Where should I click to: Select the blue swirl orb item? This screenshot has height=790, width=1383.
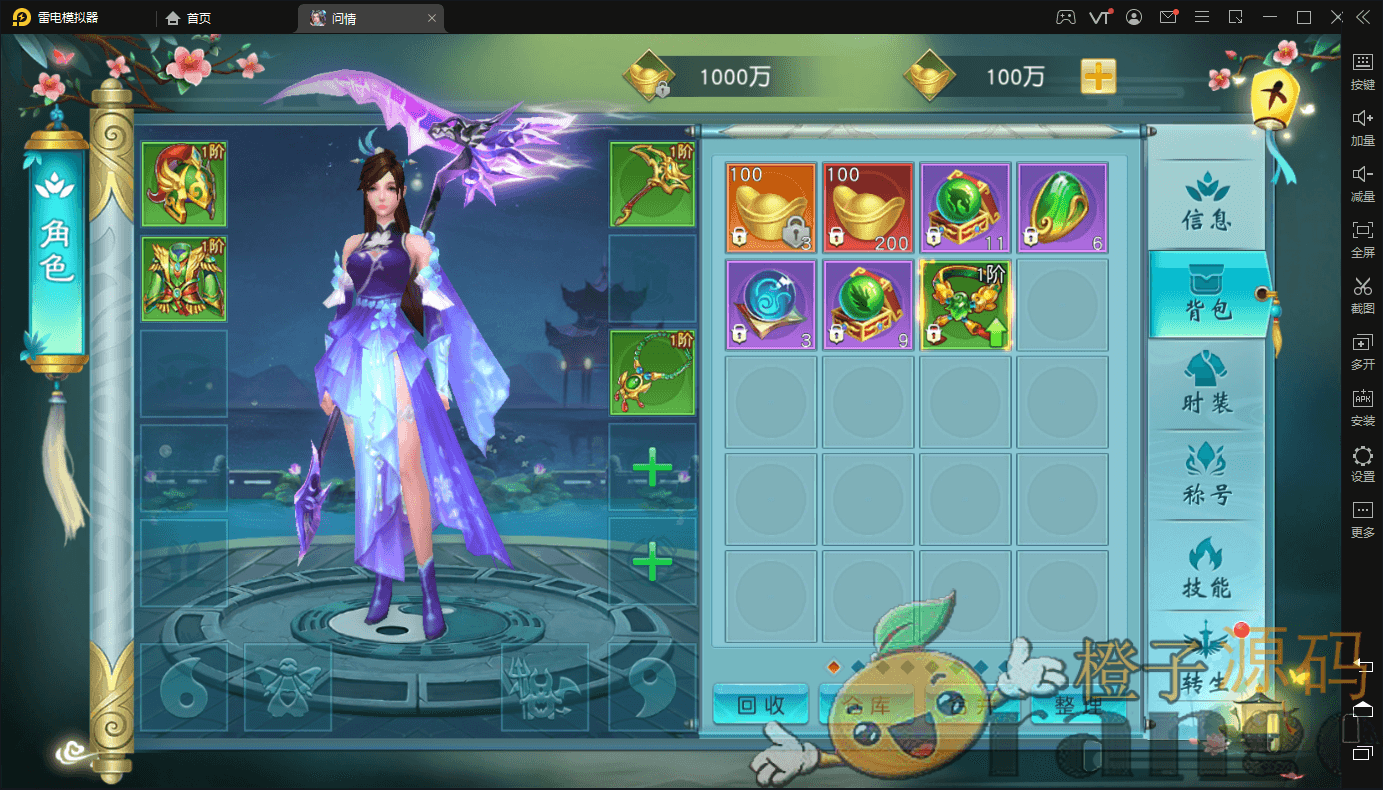tap(771, 305)
